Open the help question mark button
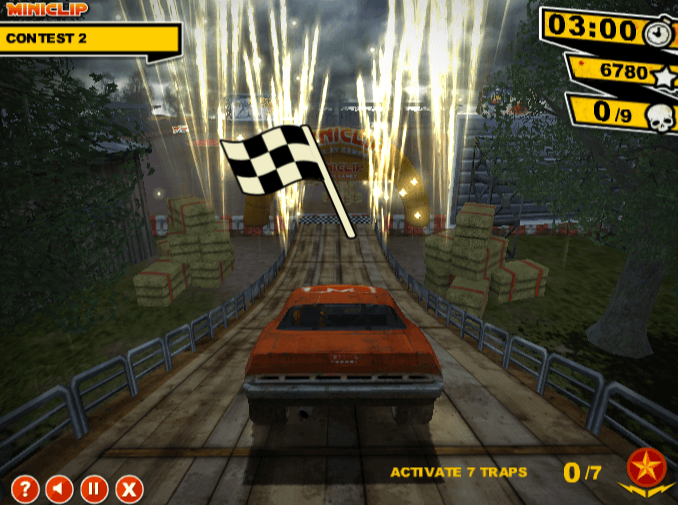 click(25, 489)
